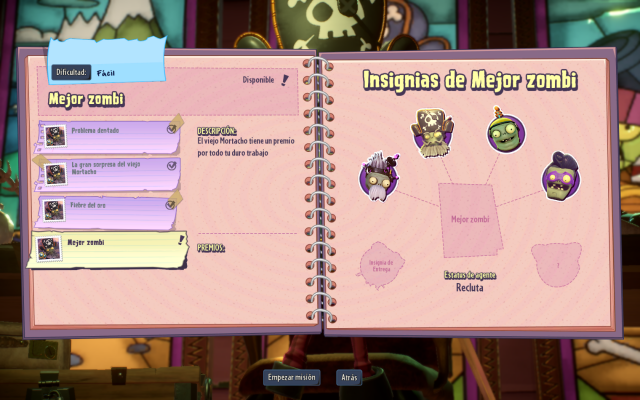Open the highlighted Mejor zombi mission entry

coord(110,247)
